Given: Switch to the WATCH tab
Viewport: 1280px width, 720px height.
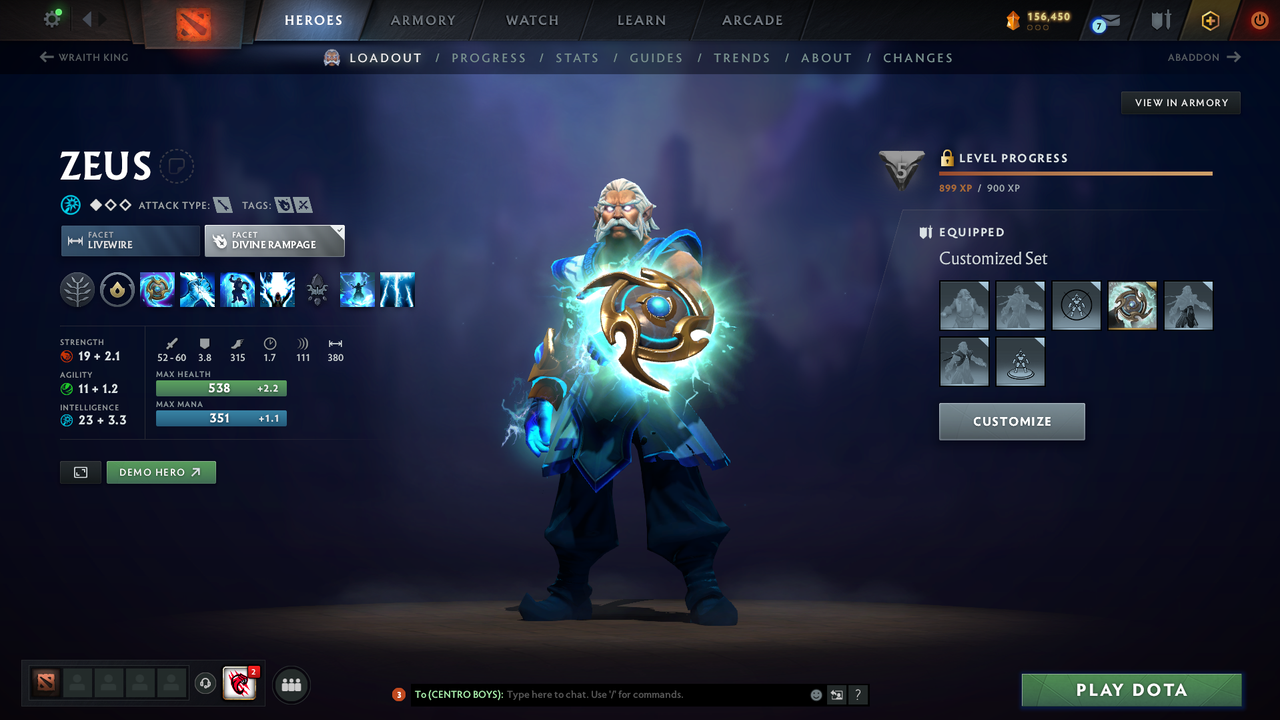Looking at the screenshot, I should pos(532,20).
